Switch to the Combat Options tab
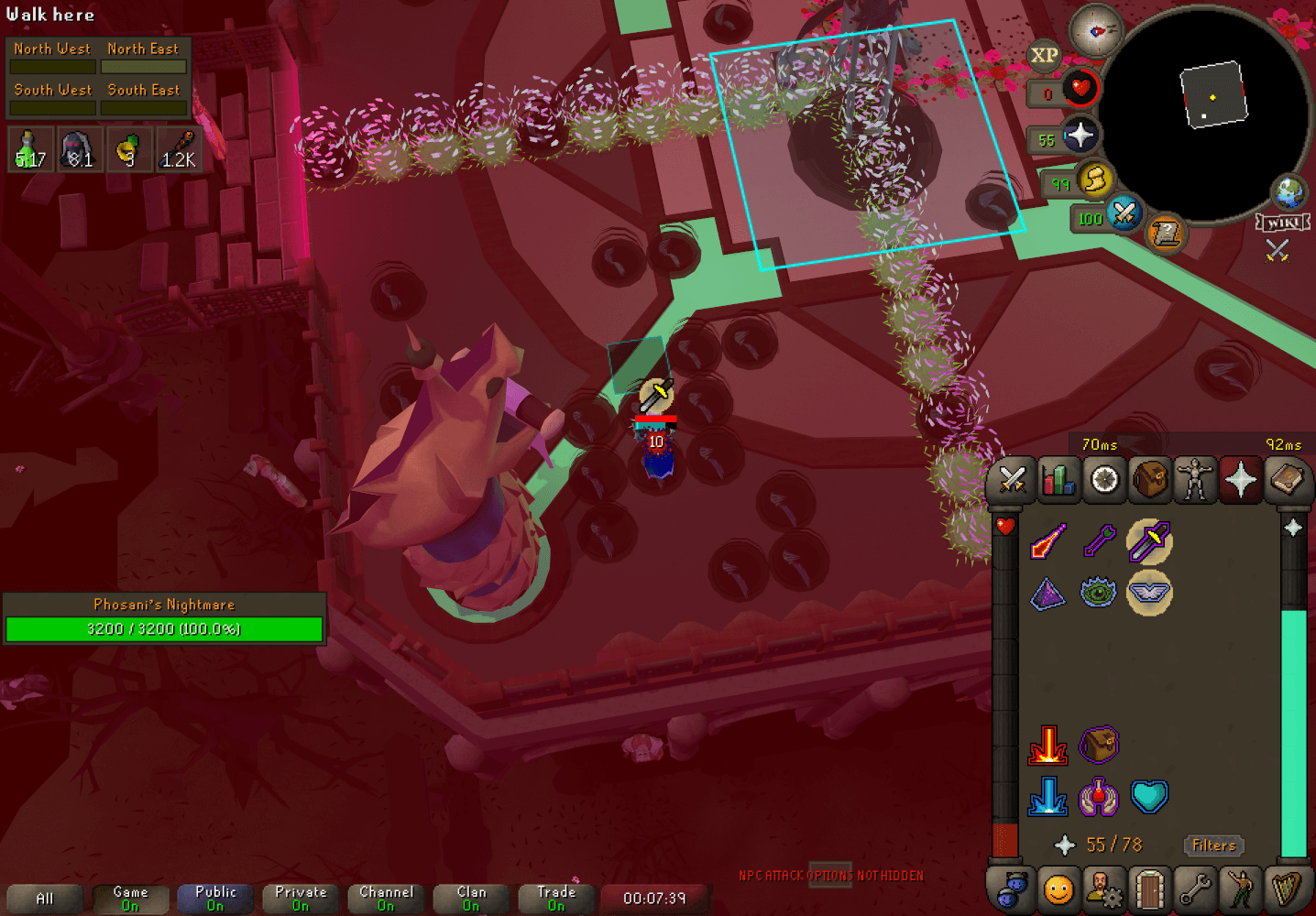 1011,479
